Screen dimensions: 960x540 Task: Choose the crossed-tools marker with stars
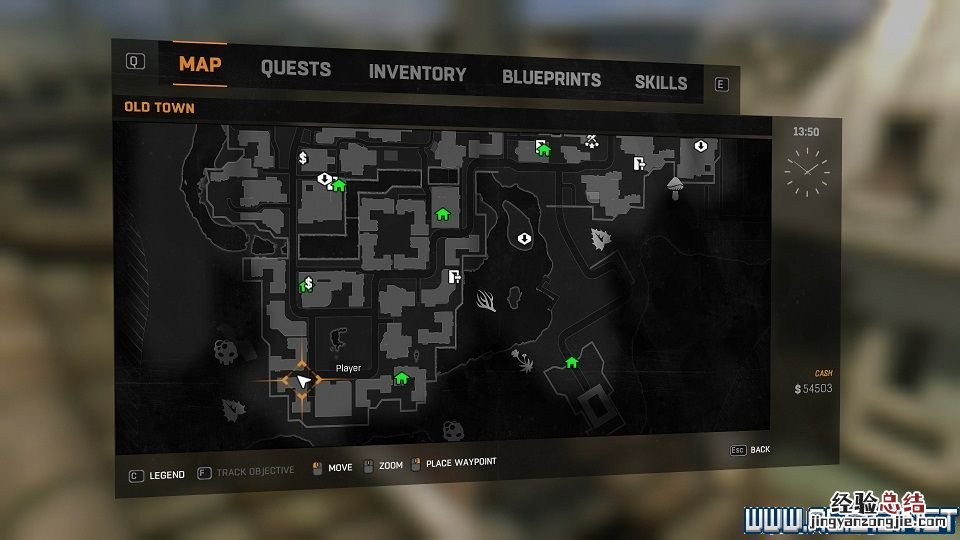[x=592, y=141]
